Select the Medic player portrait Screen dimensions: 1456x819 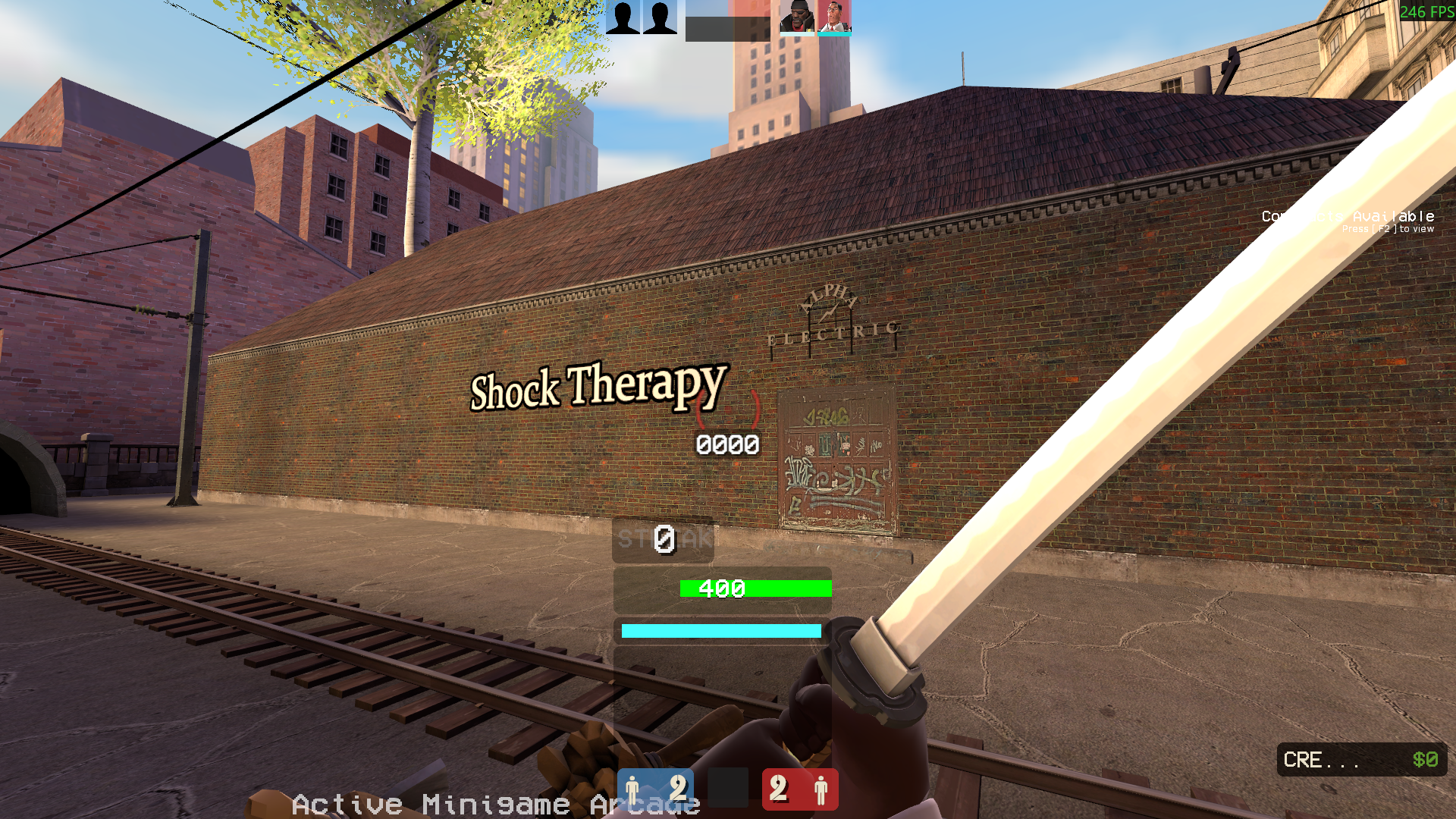coord(834,17)
